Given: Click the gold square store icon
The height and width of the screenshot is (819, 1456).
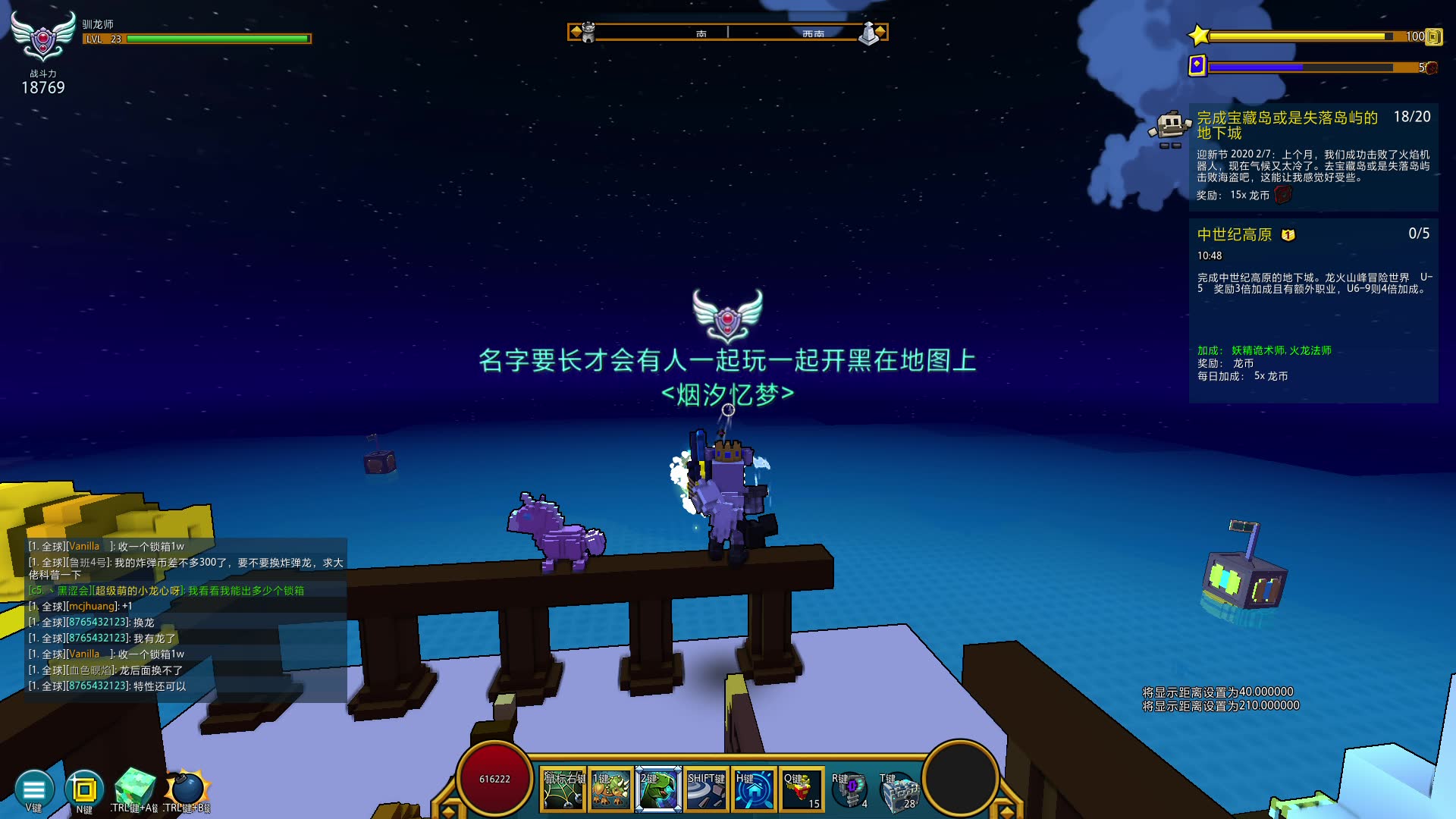Looking at the screenshot, I should [84, 789].
